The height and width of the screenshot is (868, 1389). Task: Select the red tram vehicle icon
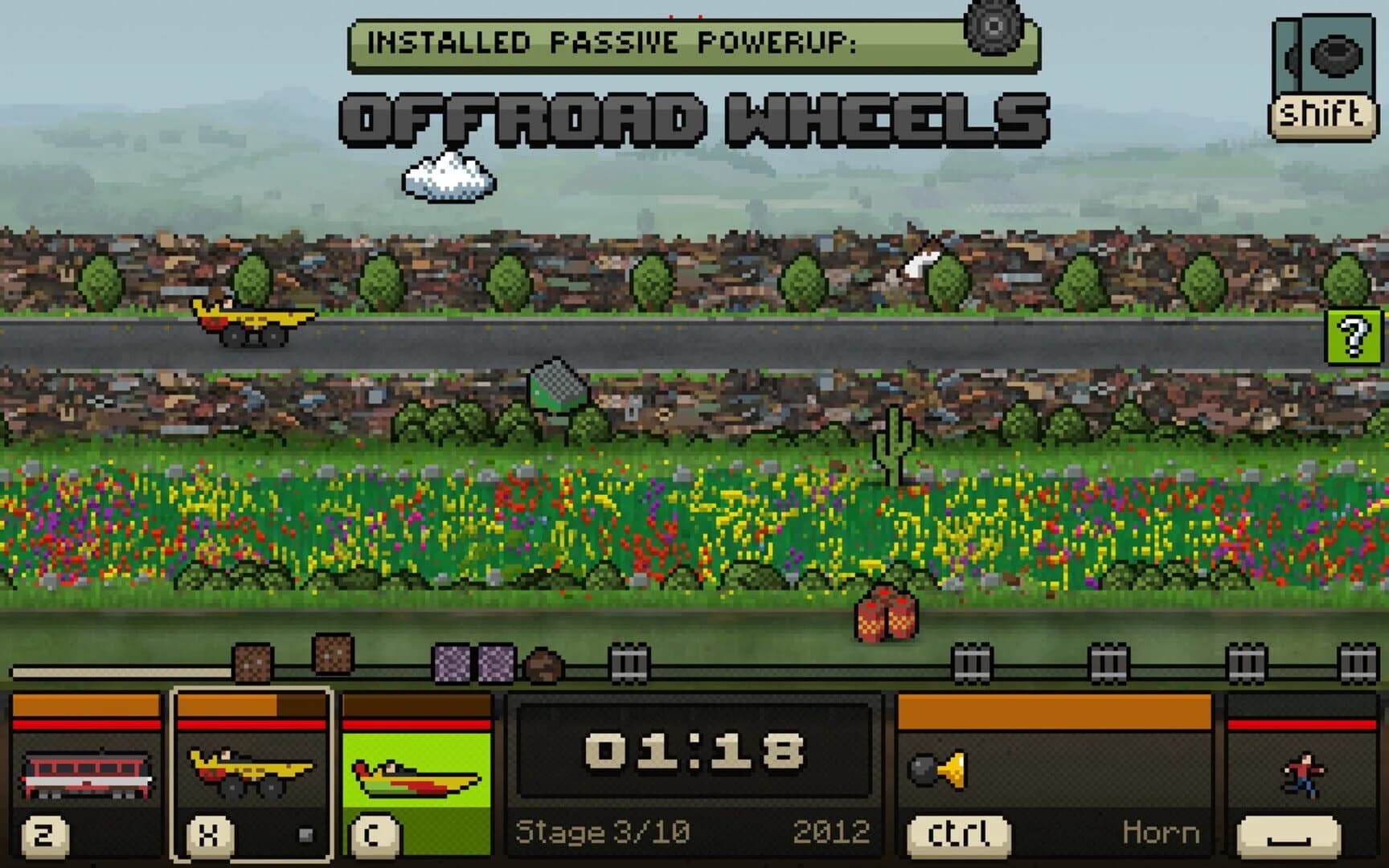[x=88, y=776]
